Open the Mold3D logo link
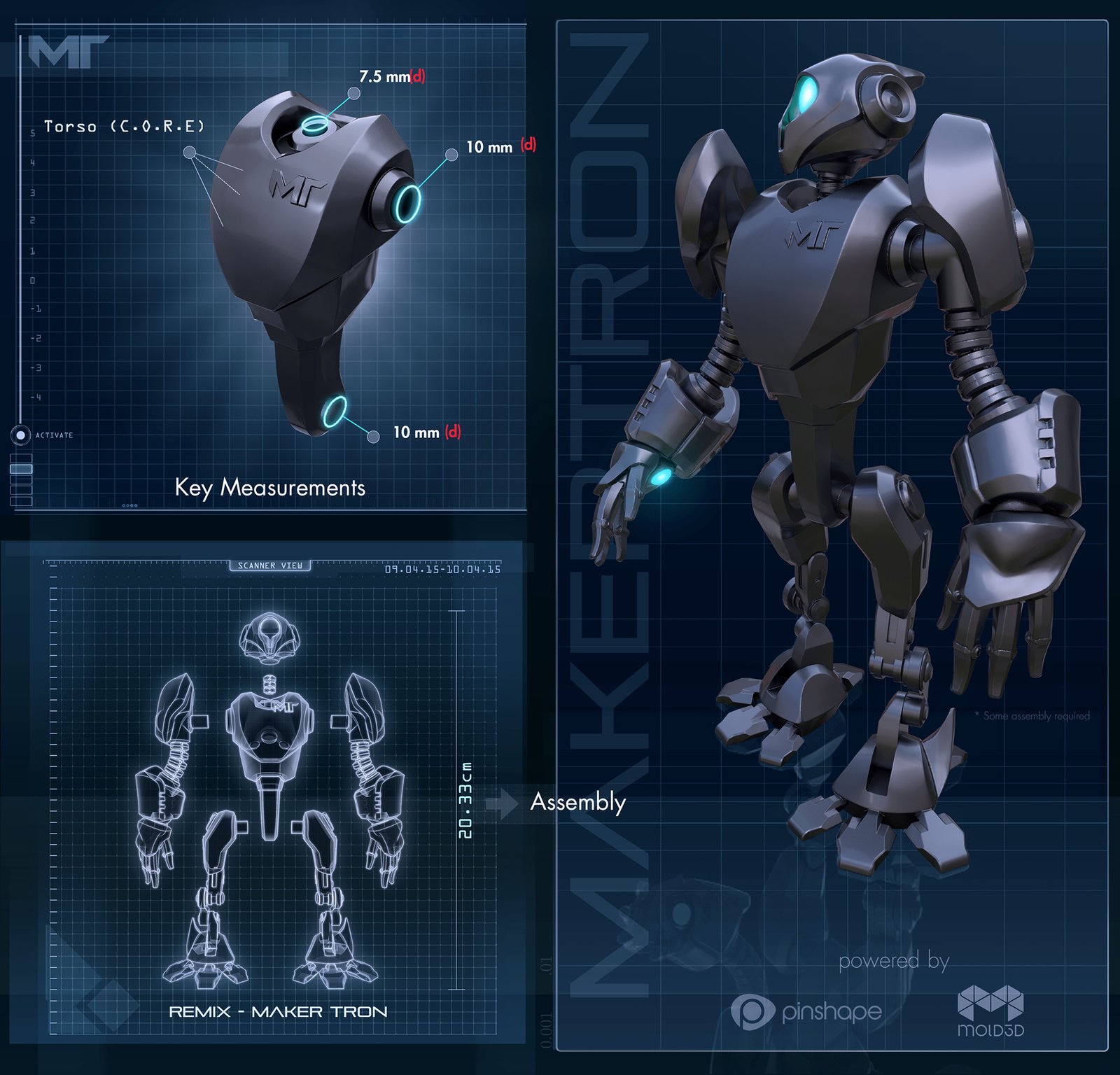 click(990, 1011)
